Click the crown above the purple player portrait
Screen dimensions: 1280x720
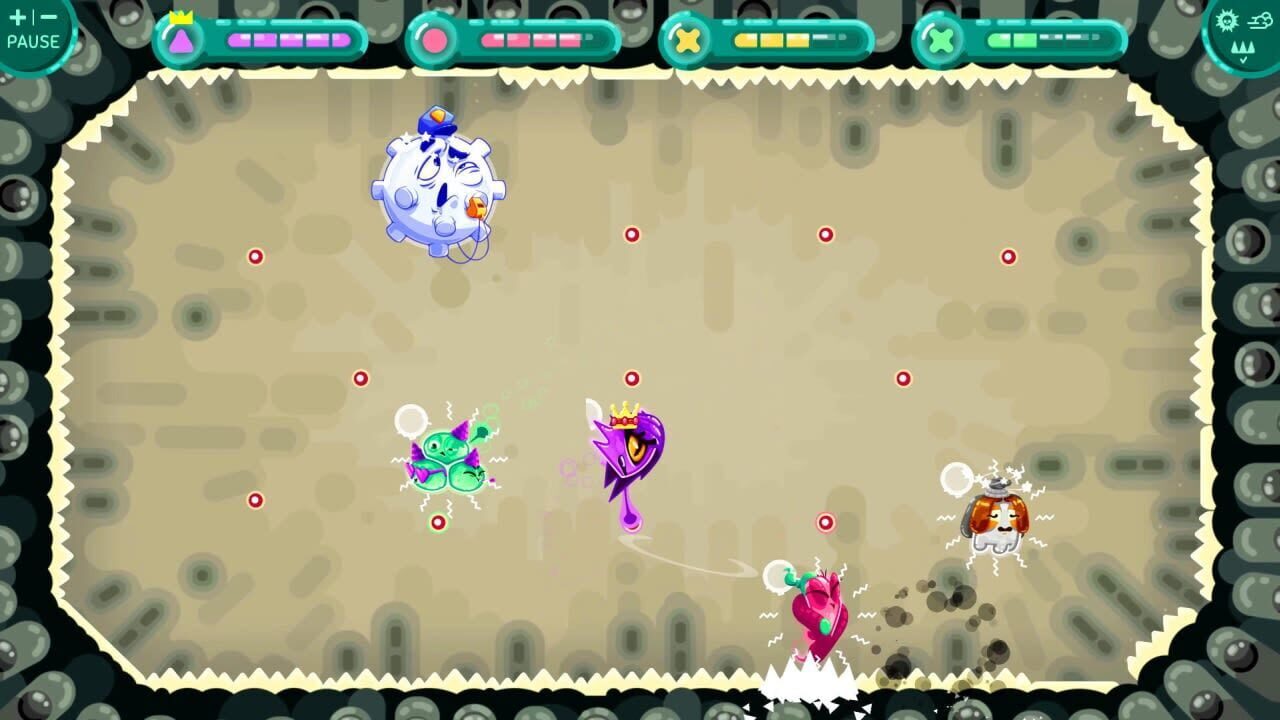[x=181, y=18]
